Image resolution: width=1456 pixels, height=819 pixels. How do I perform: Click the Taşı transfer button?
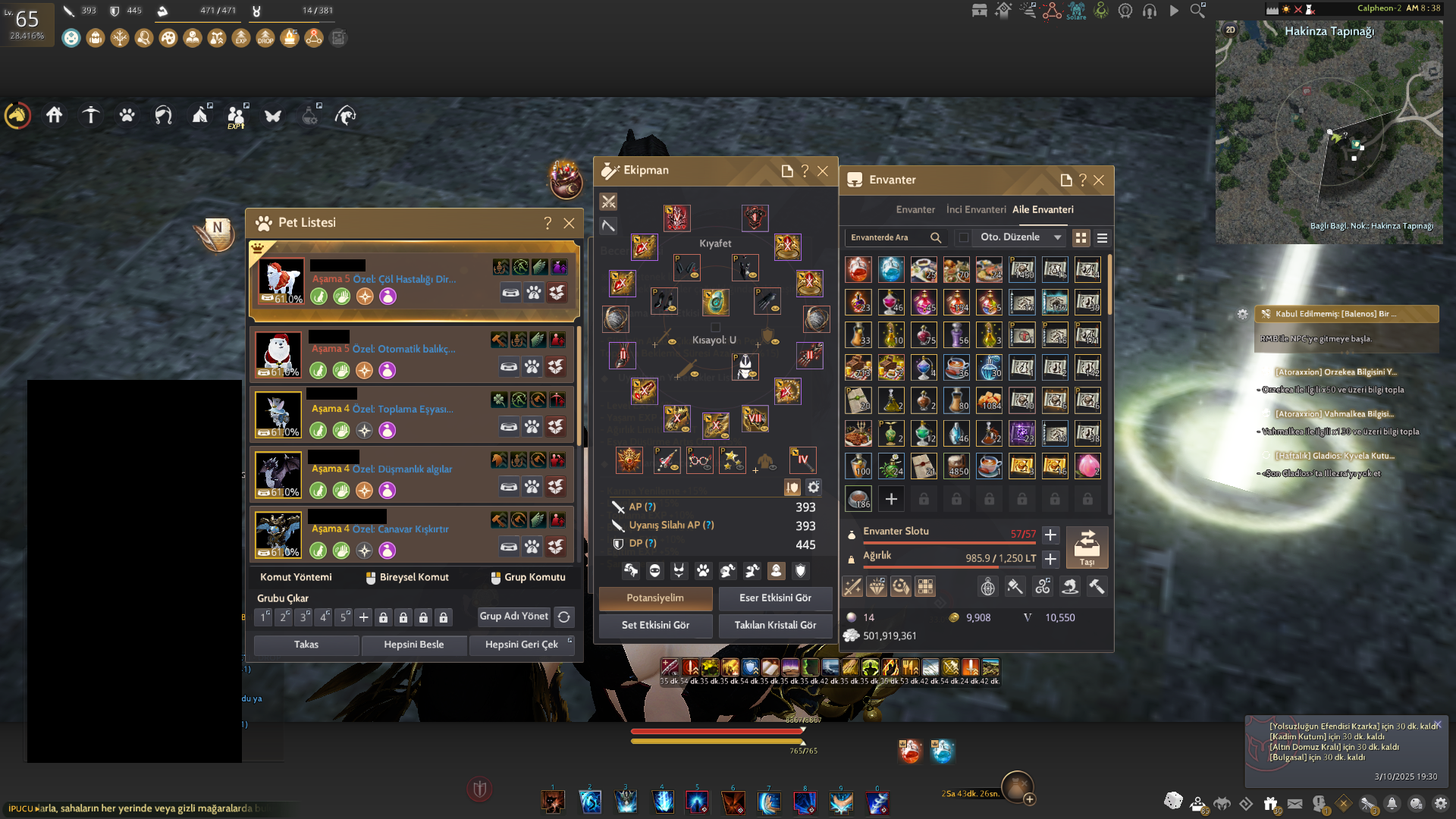(1087, 547)
